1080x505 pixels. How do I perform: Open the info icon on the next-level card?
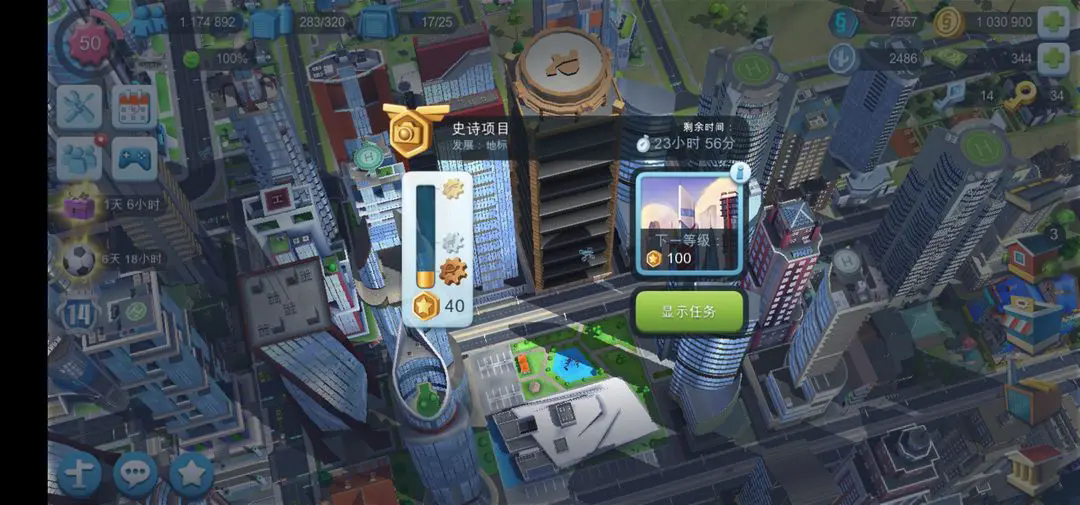point(740,172)
